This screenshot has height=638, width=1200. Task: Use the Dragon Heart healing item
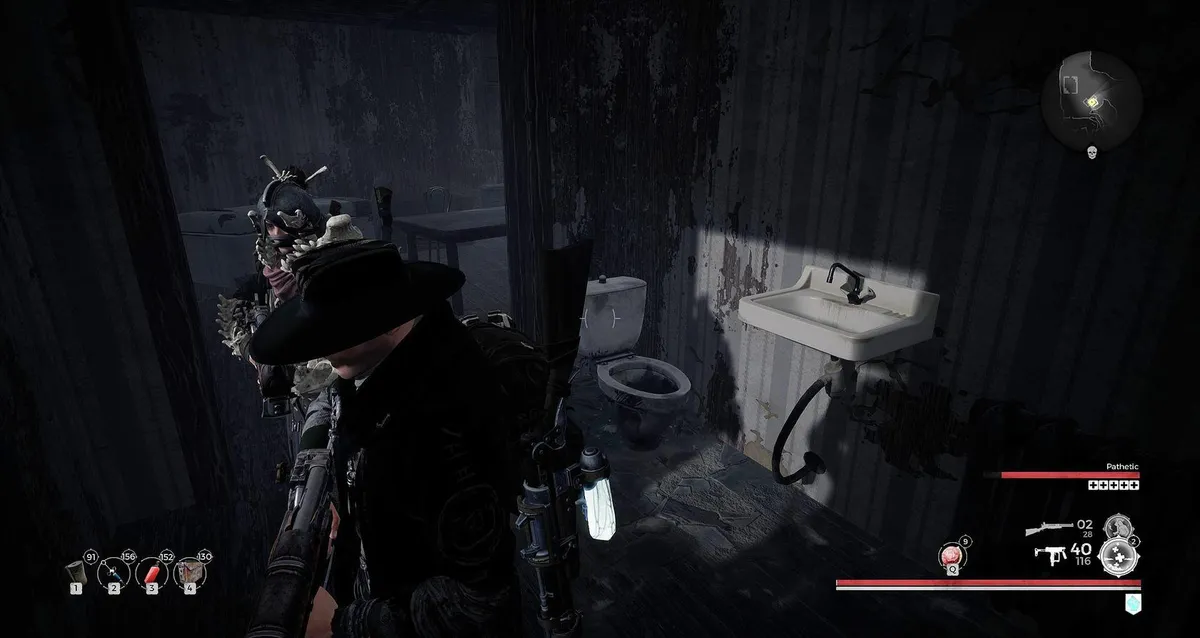pos(948,556)
